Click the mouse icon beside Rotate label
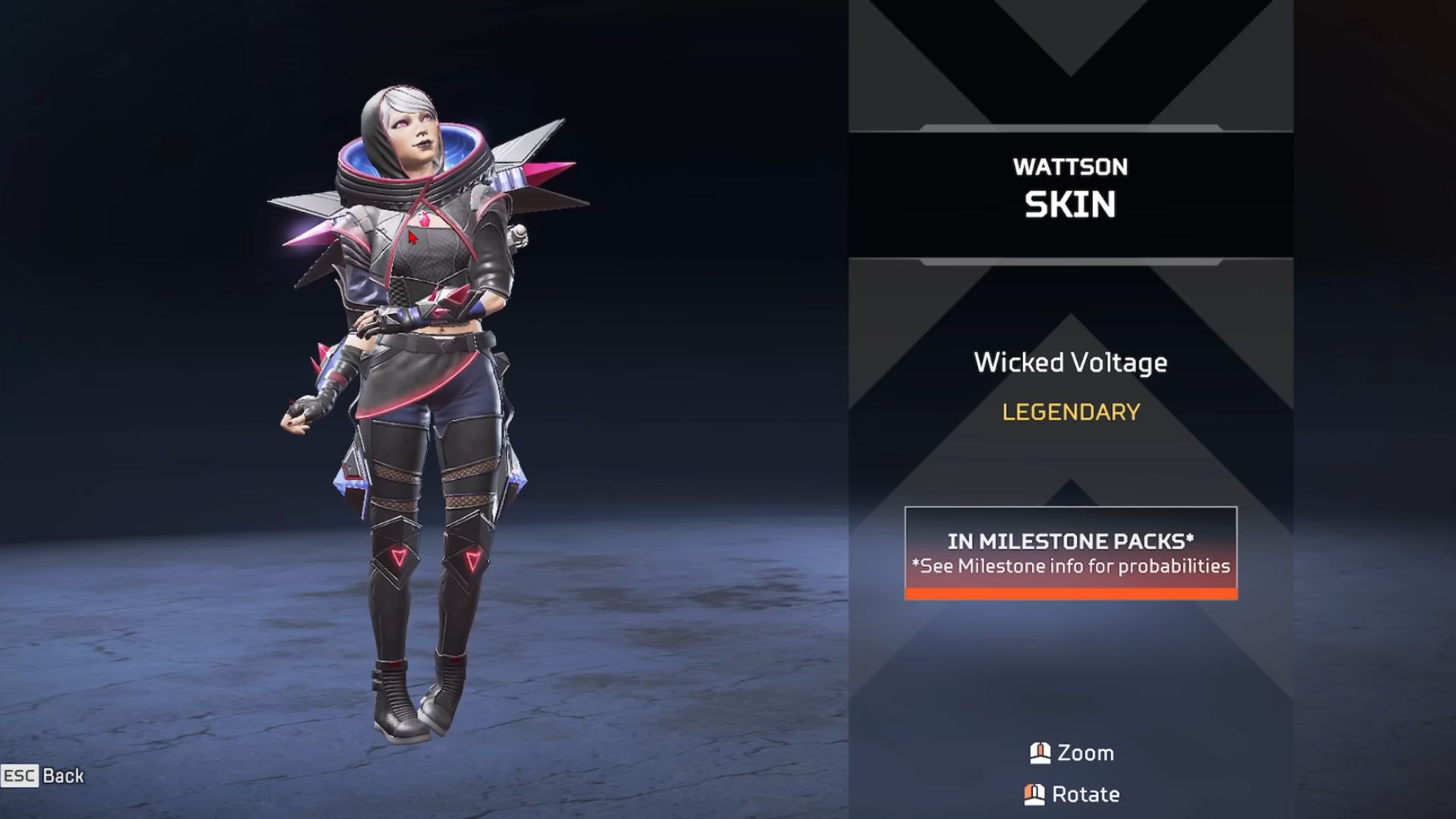1456x819 pixels. [1033, 795]
